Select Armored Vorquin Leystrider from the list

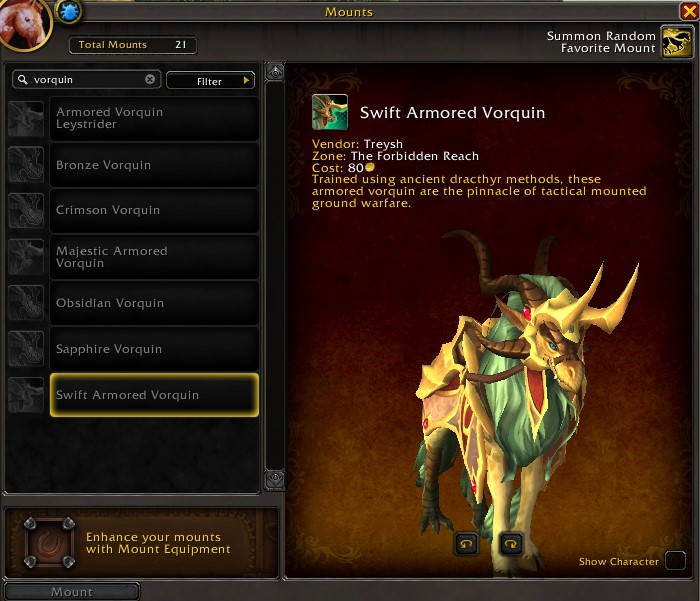(x=154, y=118)
